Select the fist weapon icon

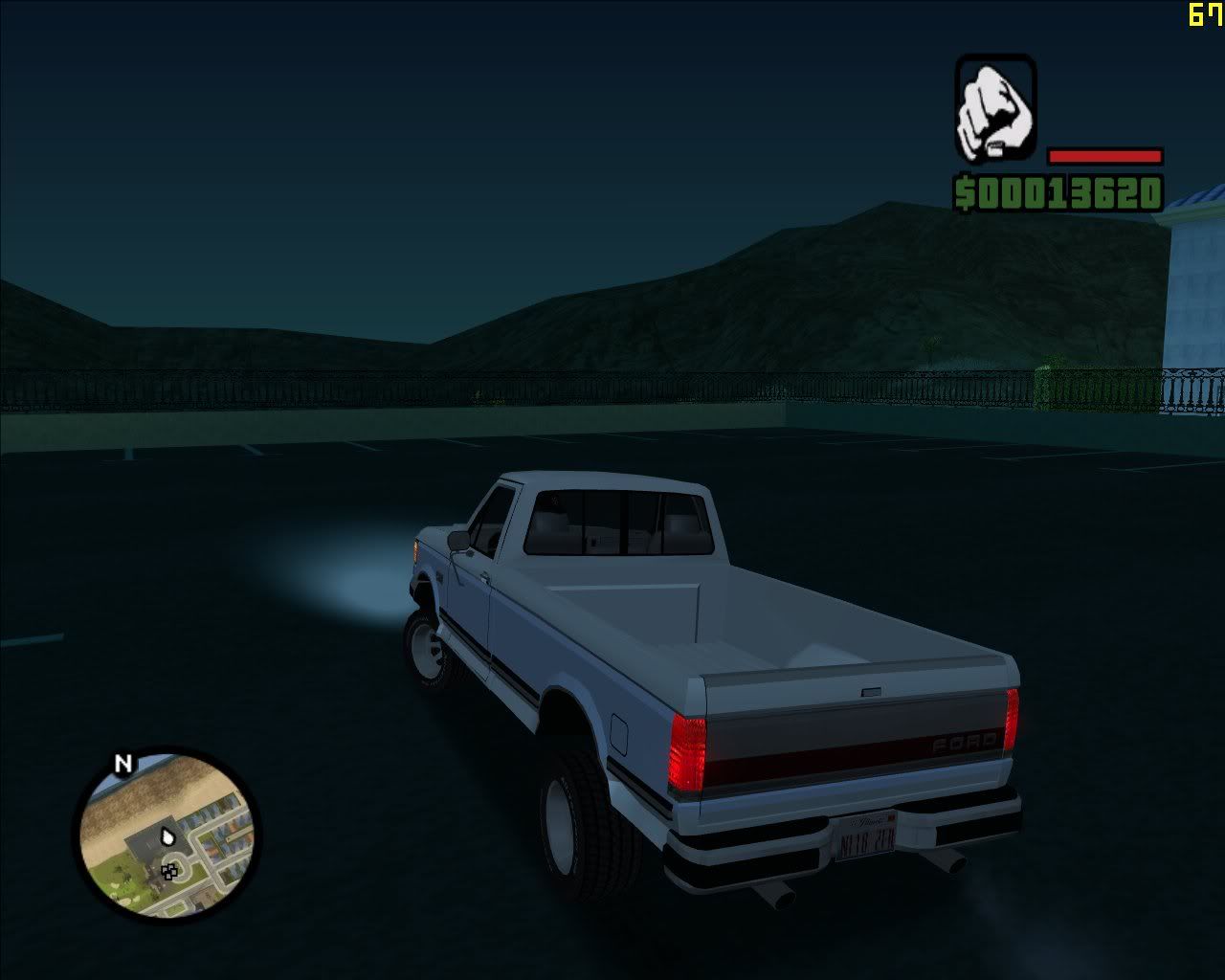pos(997,110)
